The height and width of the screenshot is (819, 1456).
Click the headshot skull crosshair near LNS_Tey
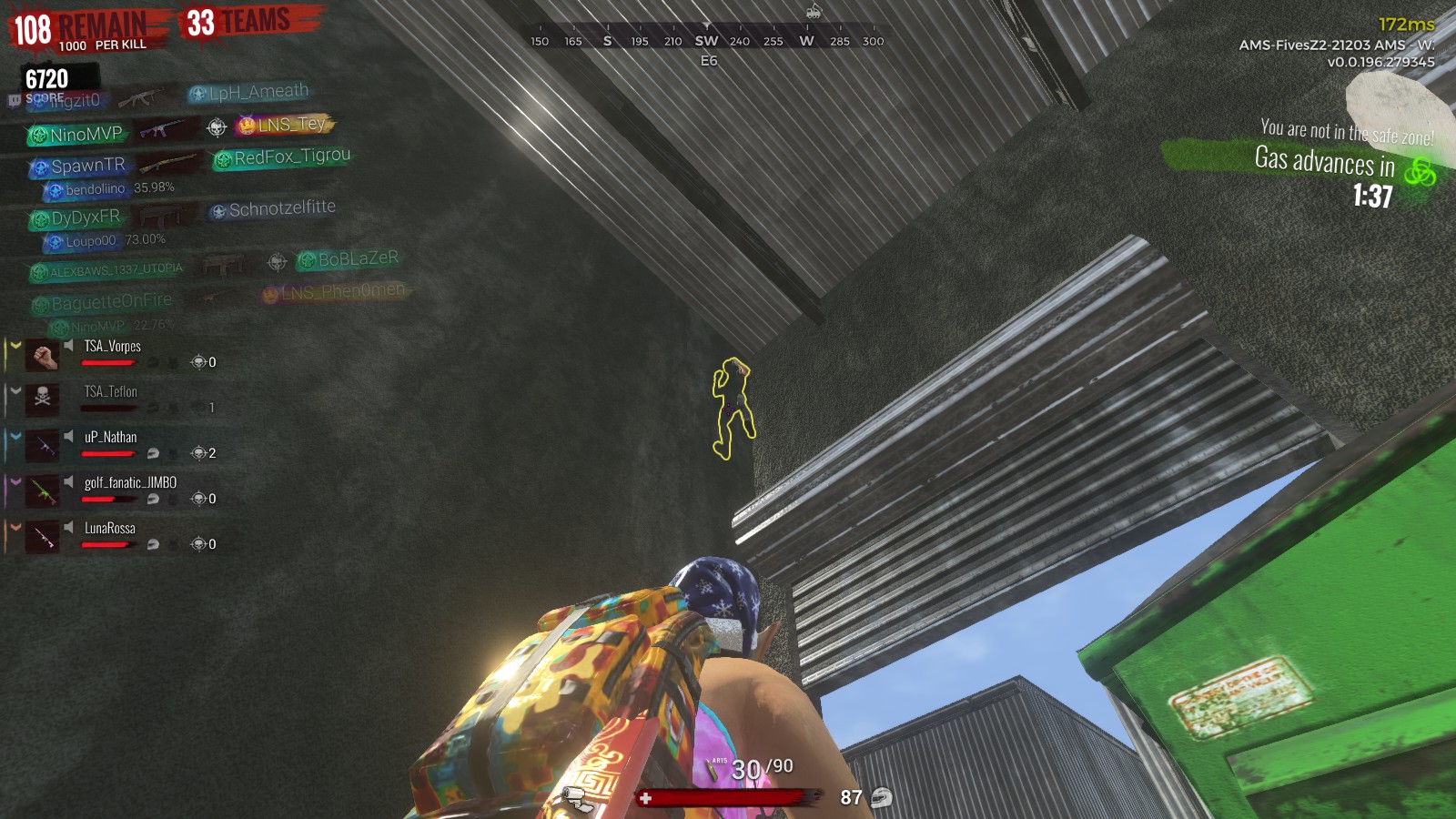(x=215, y=126)
